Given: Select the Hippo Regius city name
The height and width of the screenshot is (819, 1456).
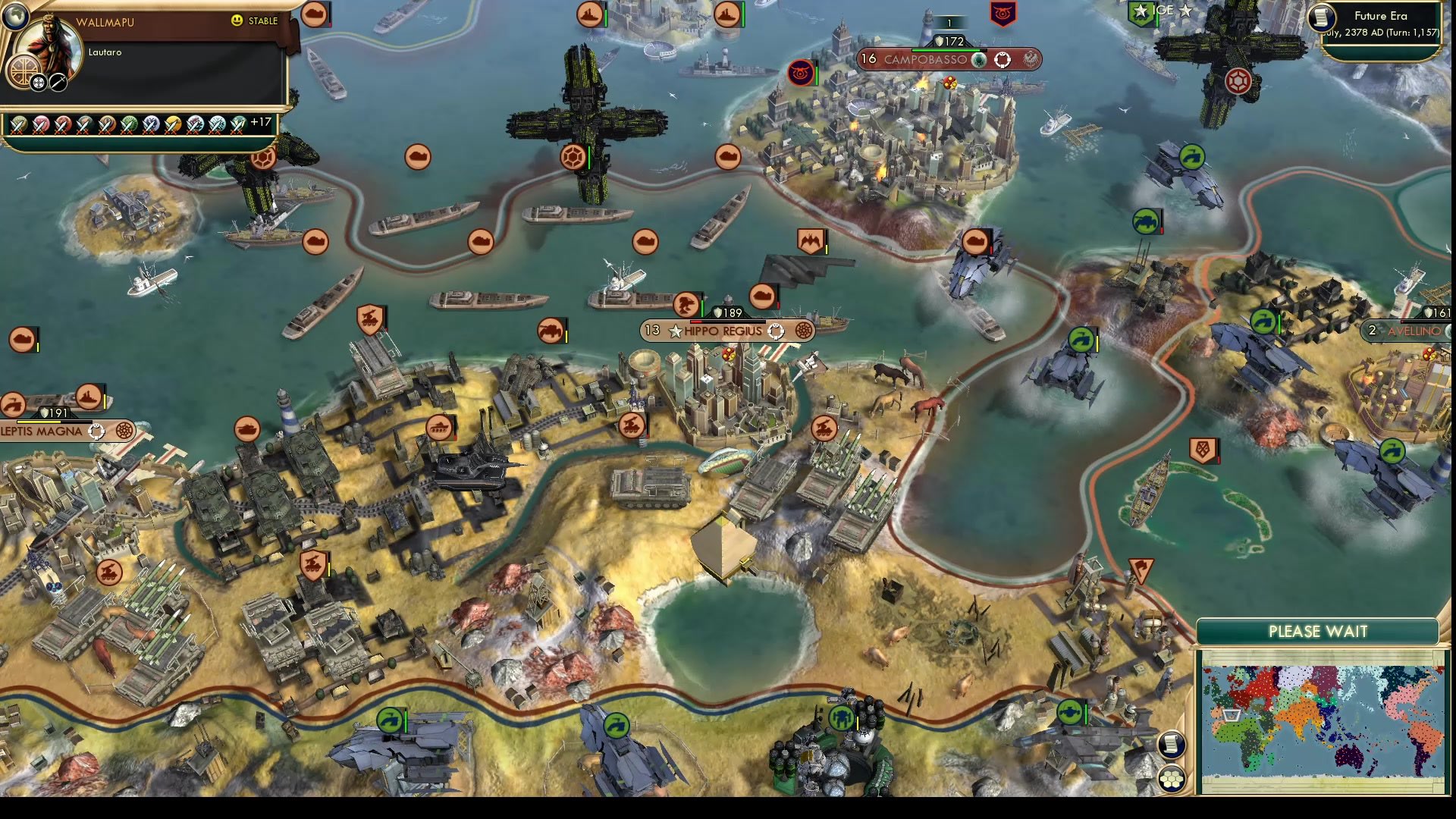Looking at the screenshot, I should pyautogui.click(x=723, y=330).
